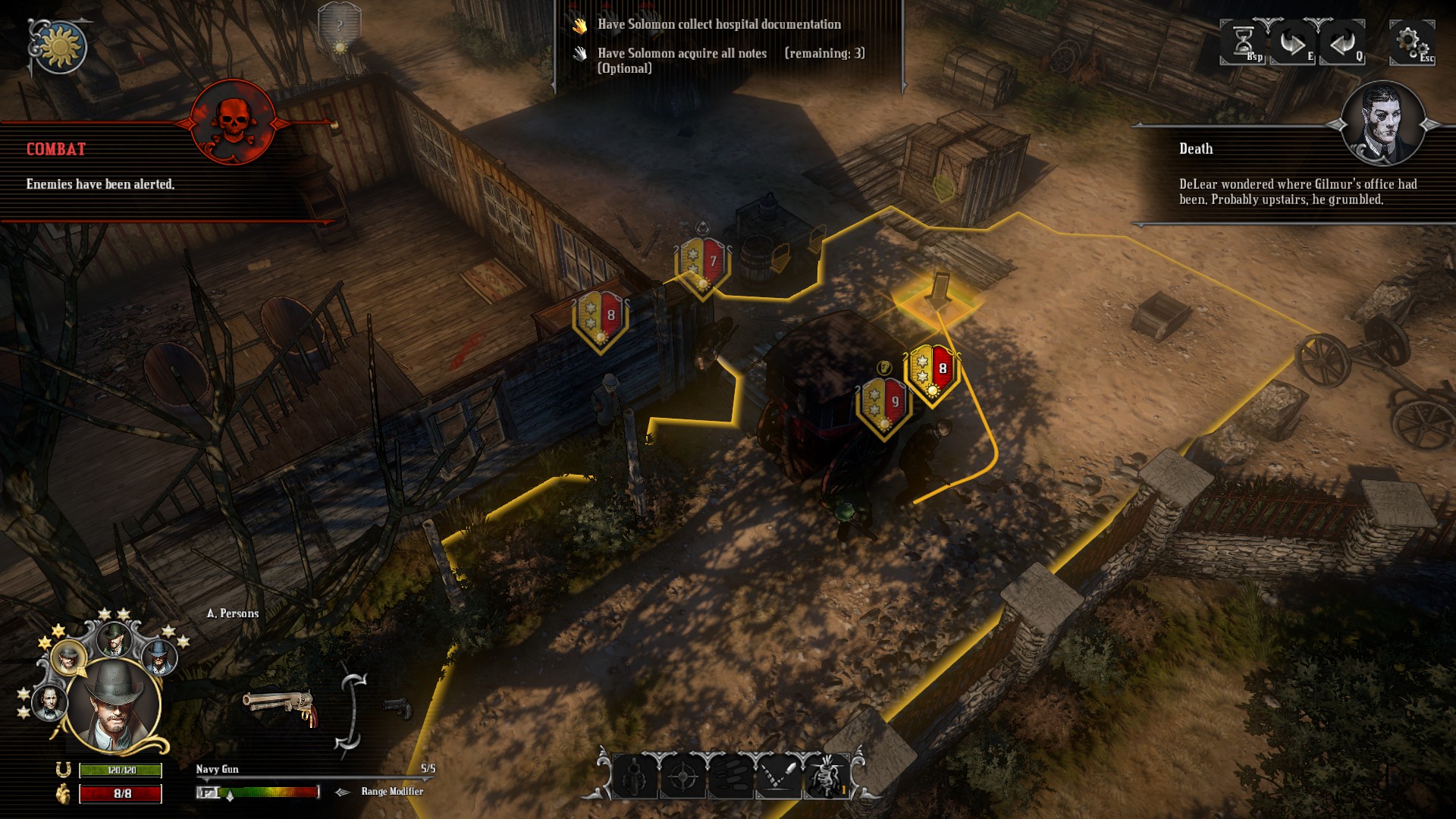Select the Navy Gun revolver
Viewport: 1456px width, 819px height.
[278, 706]
